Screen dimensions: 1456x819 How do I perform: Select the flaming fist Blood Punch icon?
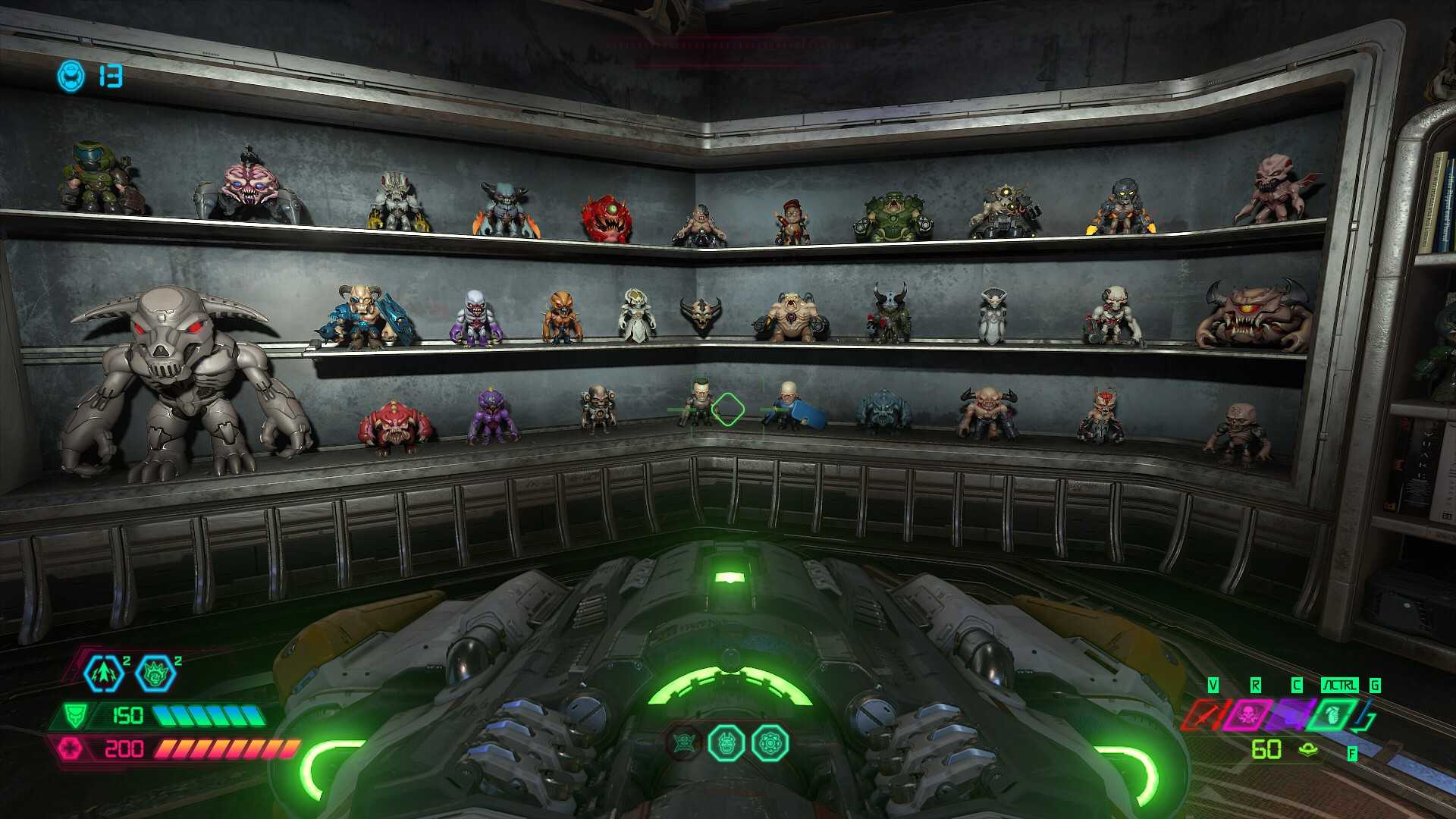155,673
